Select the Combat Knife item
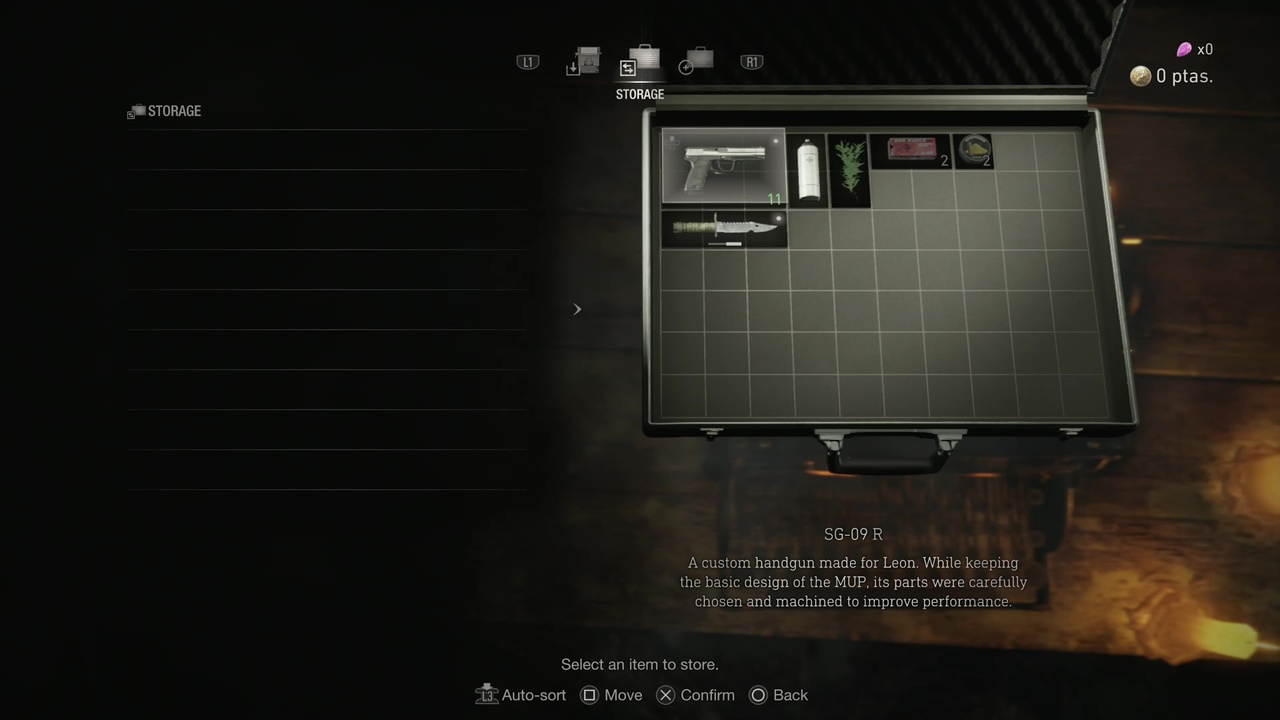This screenshot has width=1280, height=720. pos(723,228)
